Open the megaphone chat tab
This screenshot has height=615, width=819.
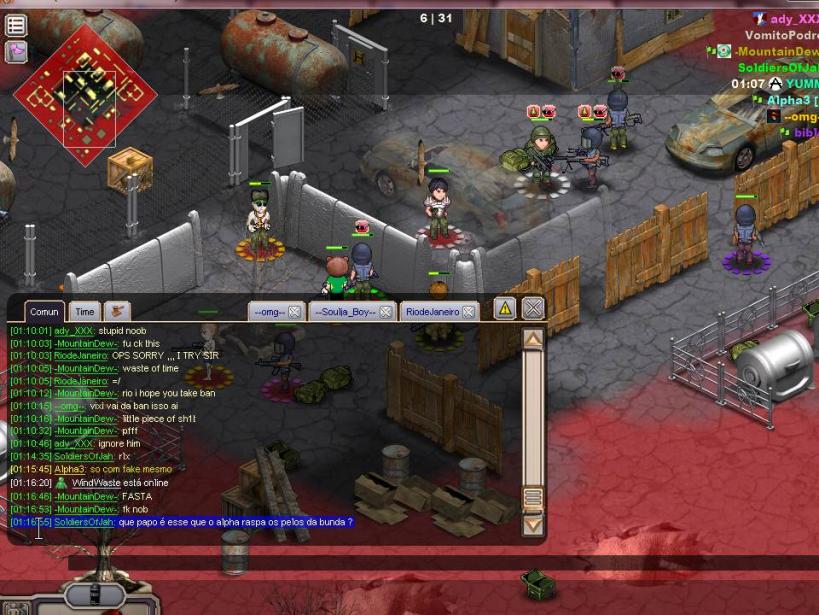tap(118, 311)
